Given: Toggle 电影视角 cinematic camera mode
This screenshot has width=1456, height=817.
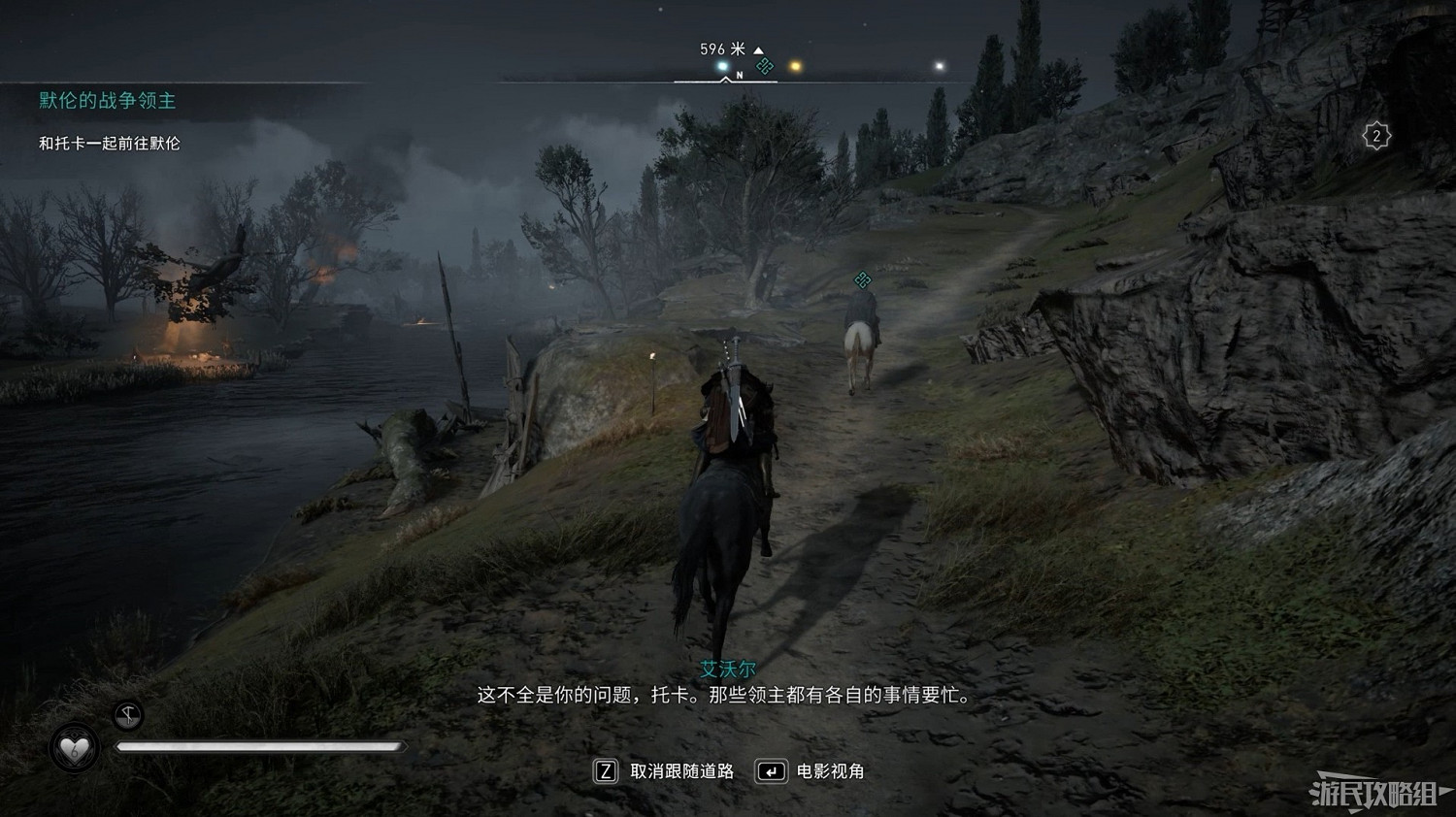Looking at the screenshot, I should point(833,771).
